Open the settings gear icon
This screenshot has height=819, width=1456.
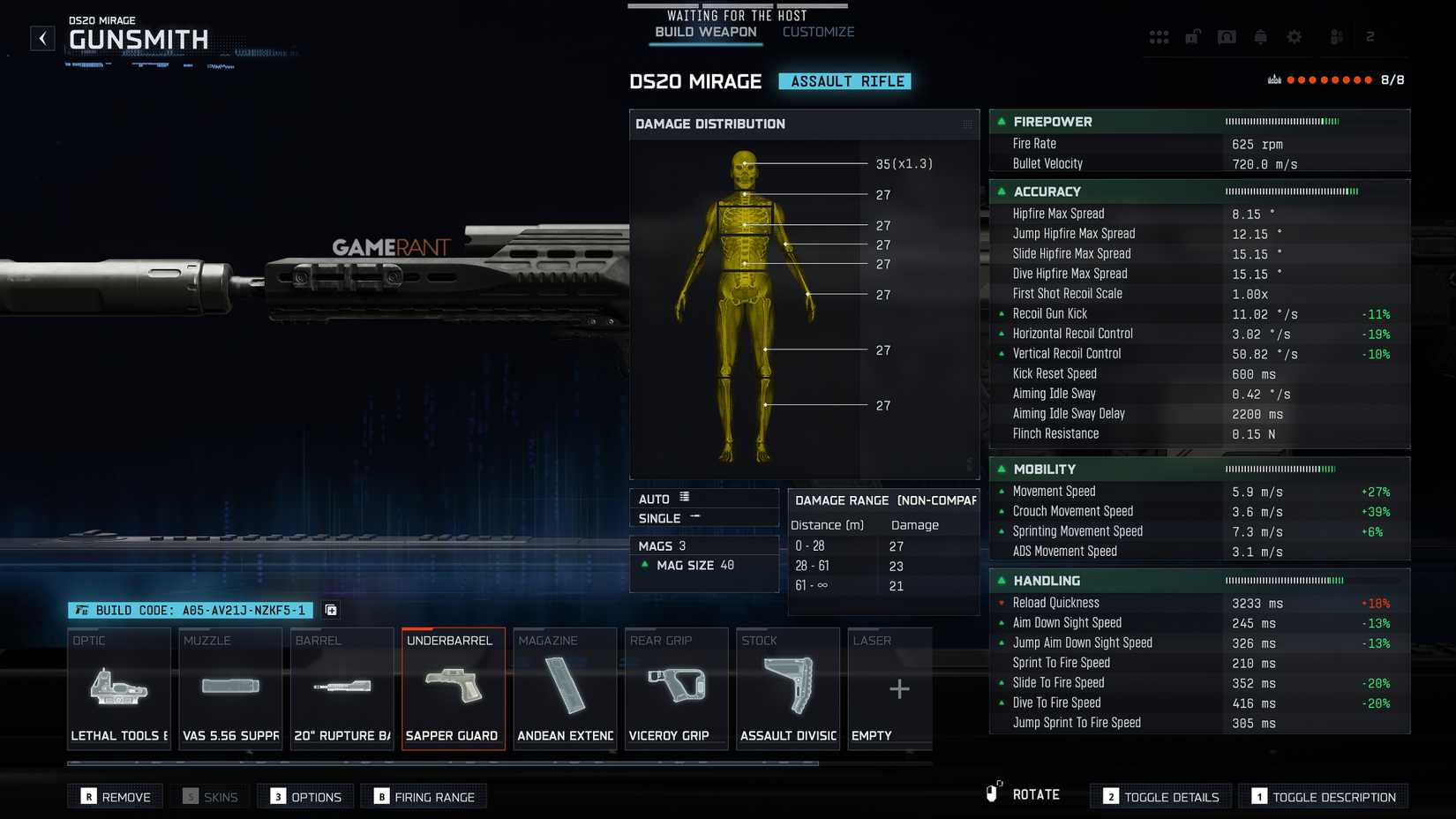click(x=1294, y=37)
